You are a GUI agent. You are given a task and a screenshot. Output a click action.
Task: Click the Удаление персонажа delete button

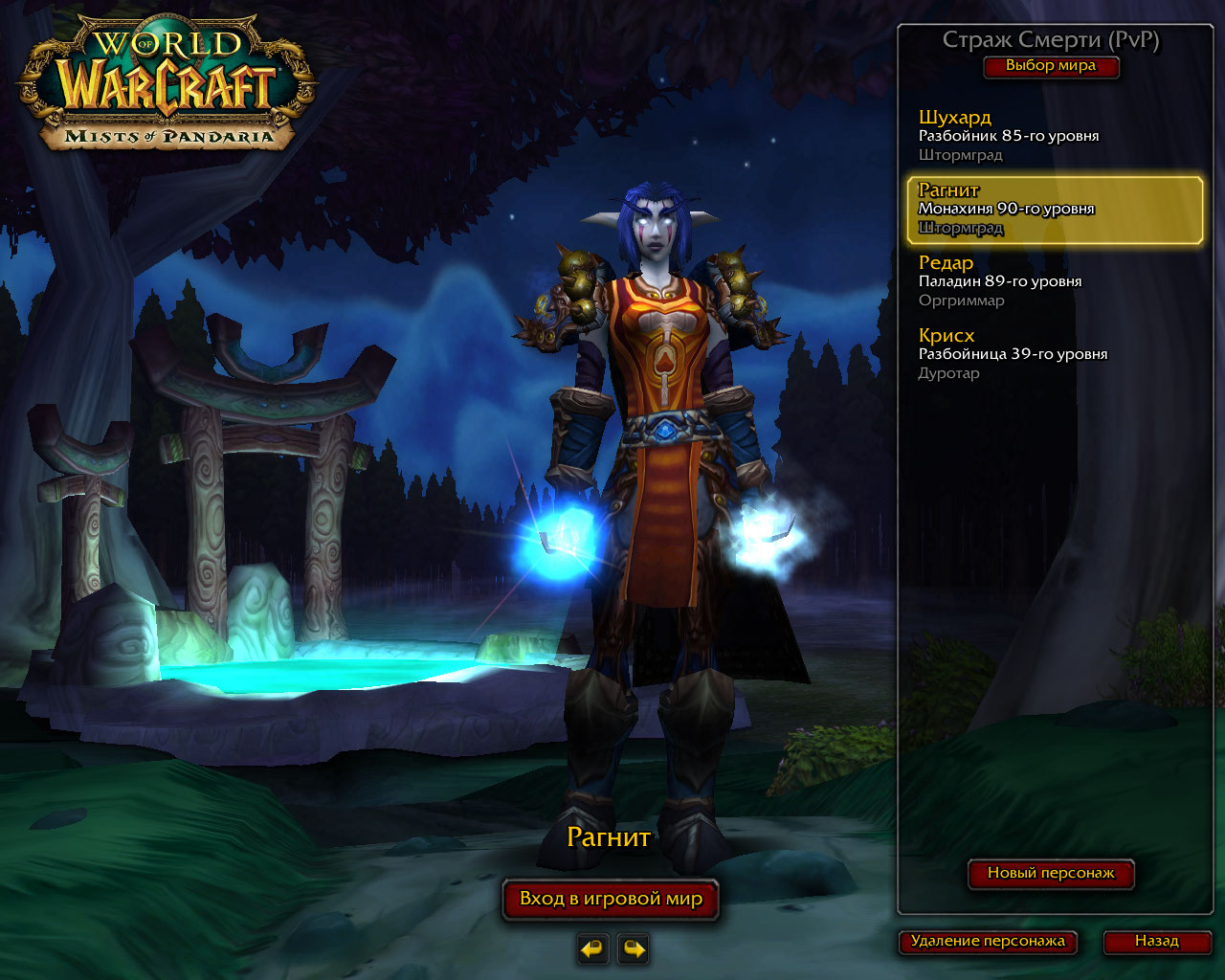988,941
